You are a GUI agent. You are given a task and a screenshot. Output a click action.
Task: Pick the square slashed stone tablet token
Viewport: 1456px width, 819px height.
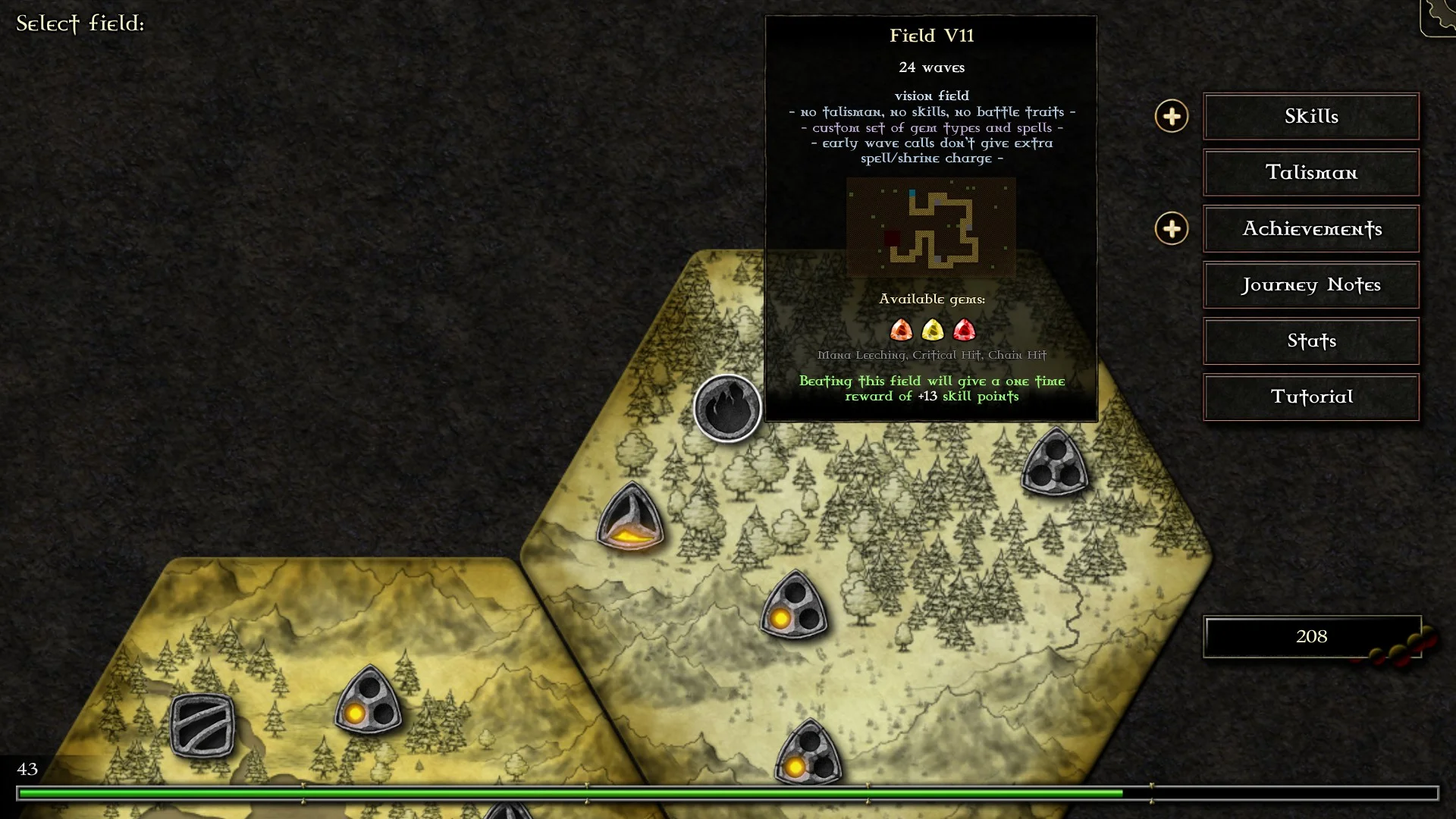(202, 725)
